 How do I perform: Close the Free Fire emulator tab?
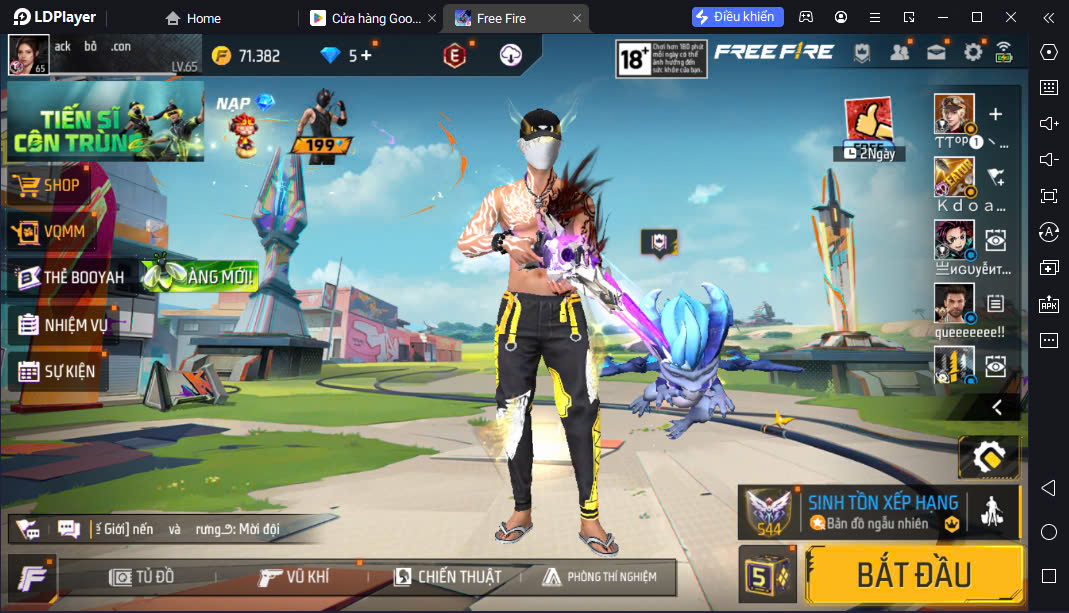pyautogui.click(x=577, y=18)
